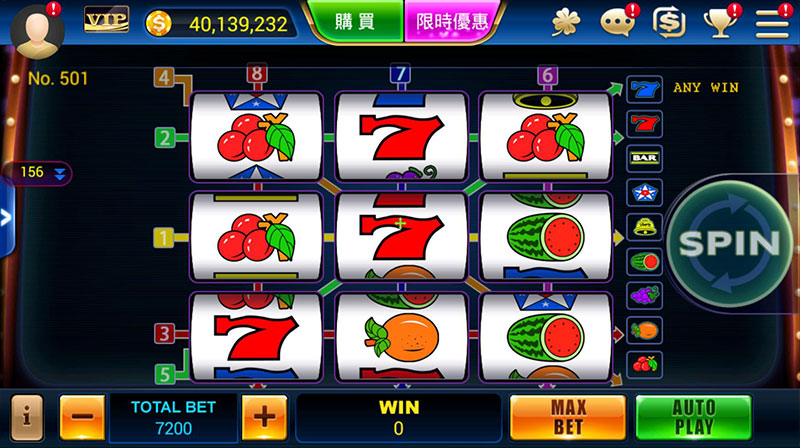Select payline number 1 marker

(x=163, y=238)
